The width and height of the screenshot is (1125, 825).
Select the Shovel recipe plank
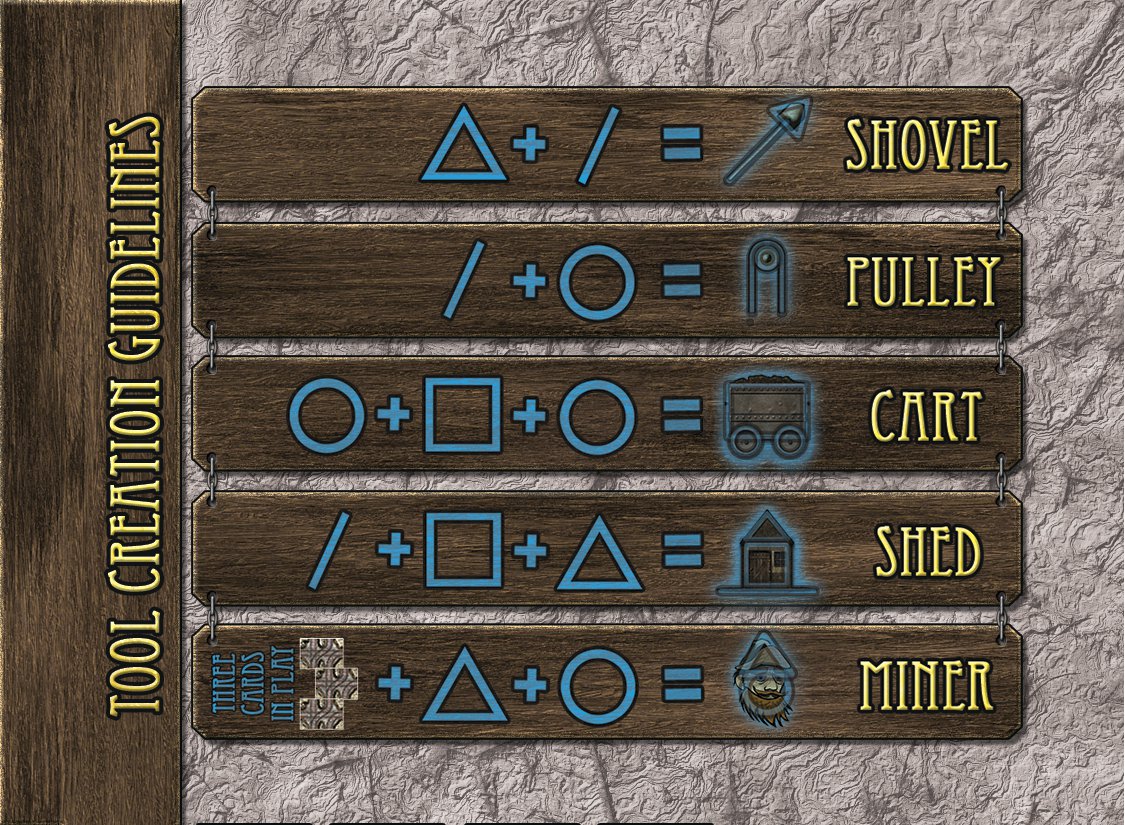pyautogui.click(x=605, y=145)
